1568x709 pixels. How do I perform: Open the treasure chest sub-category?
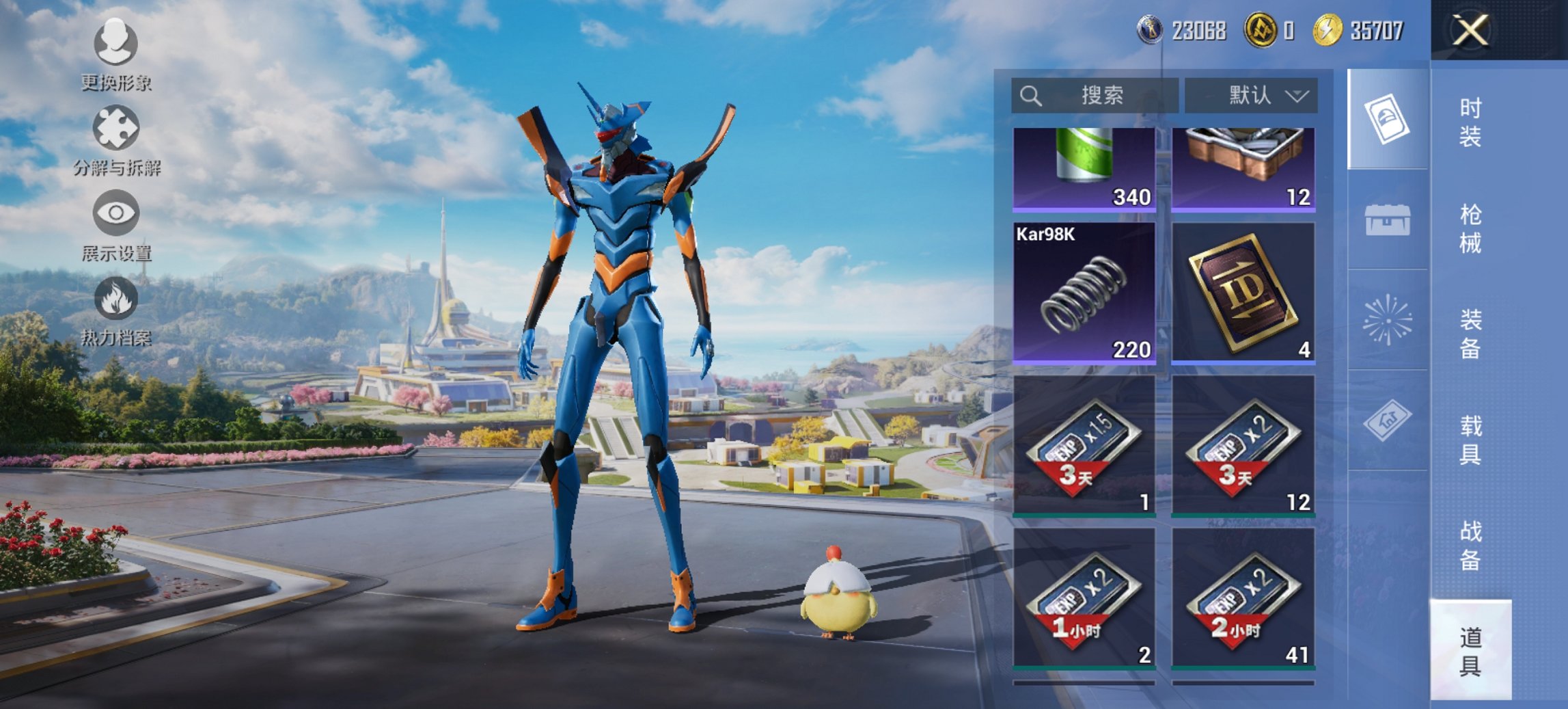(1387, 220)
